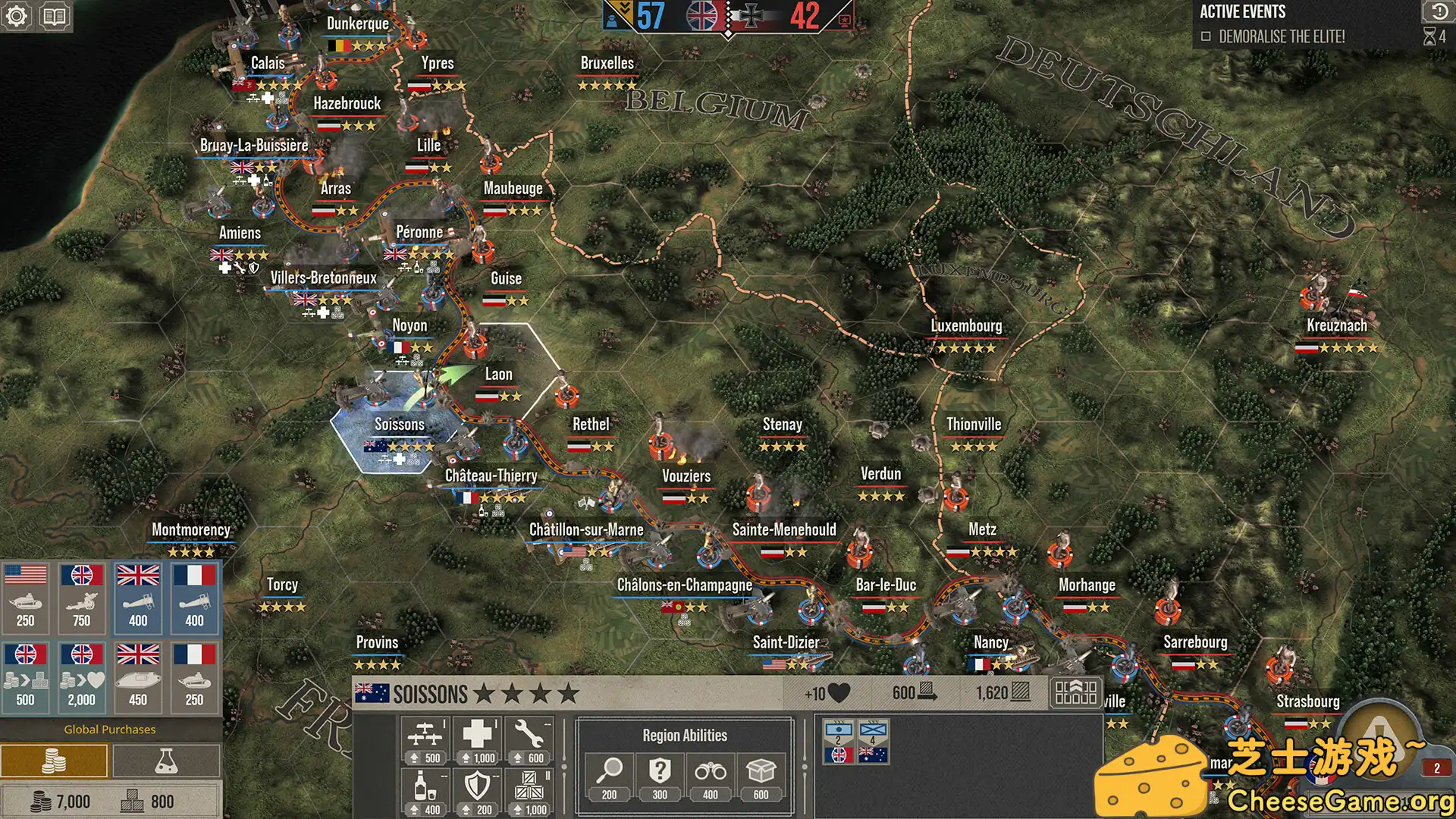
Task: Toggle the Demoralise the Elite event checkbox
Action: [1207, 35]
